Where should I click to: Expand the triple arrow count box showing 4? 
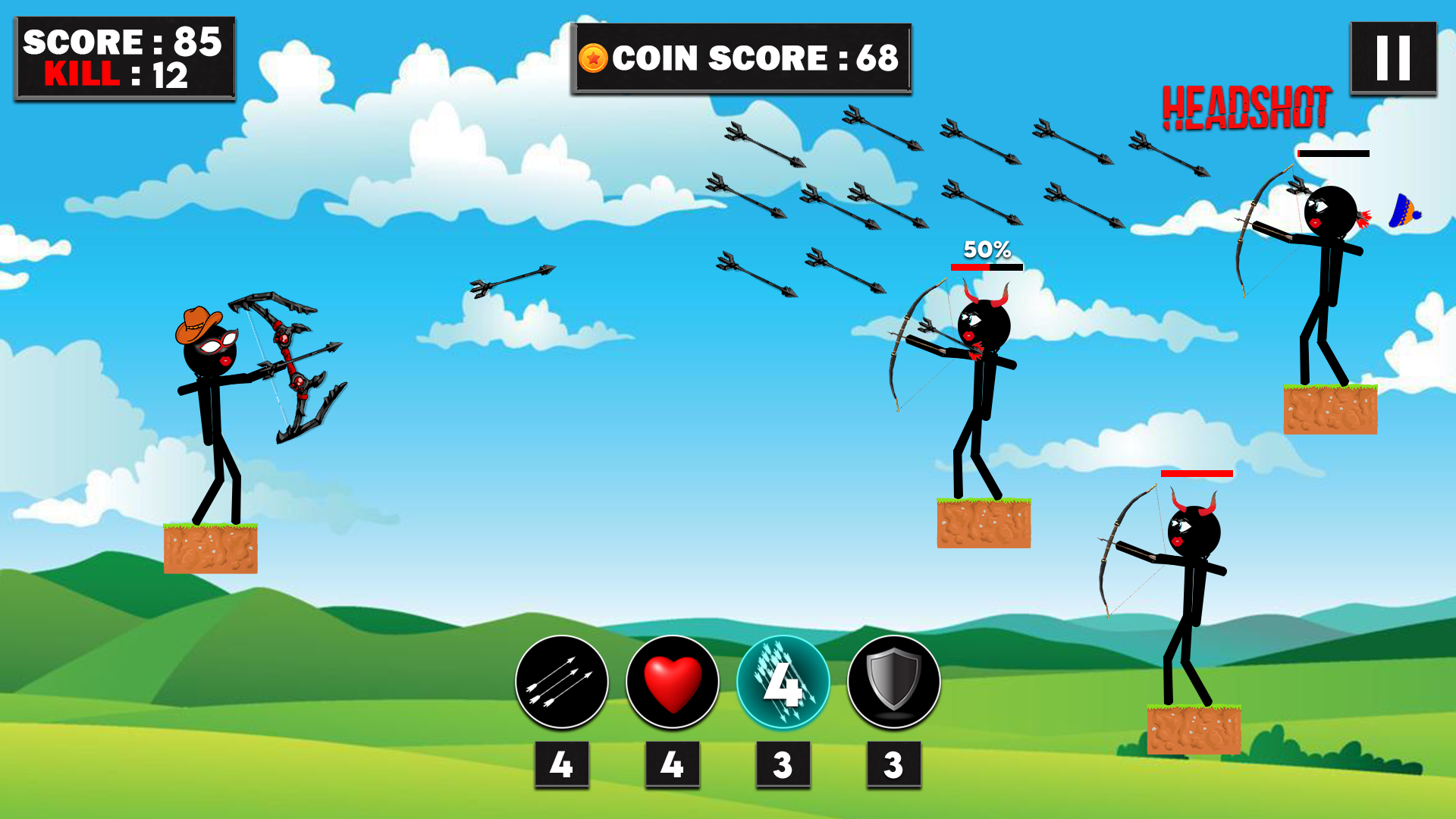561,764
